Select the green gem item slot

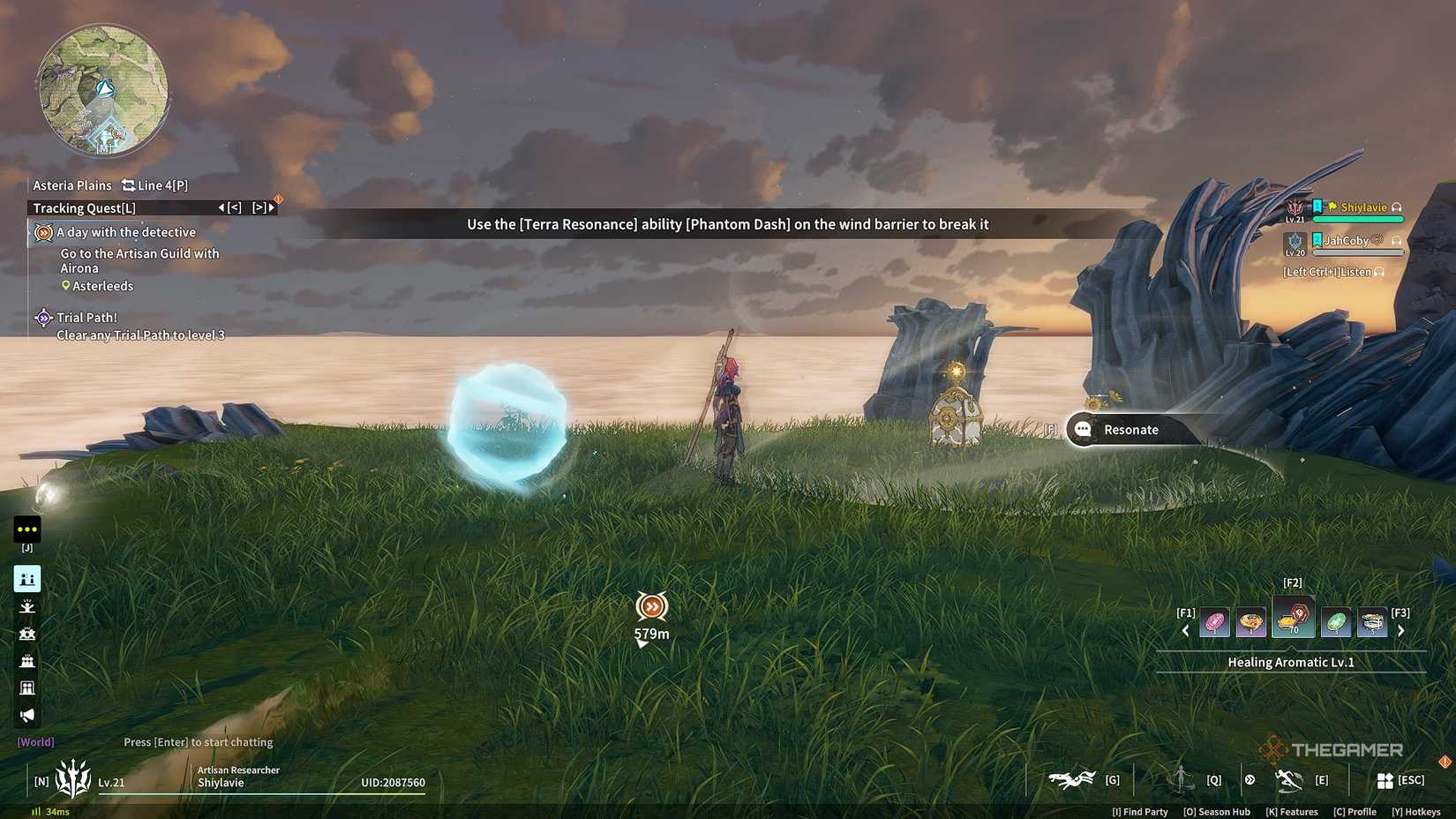coord(1336,622)
